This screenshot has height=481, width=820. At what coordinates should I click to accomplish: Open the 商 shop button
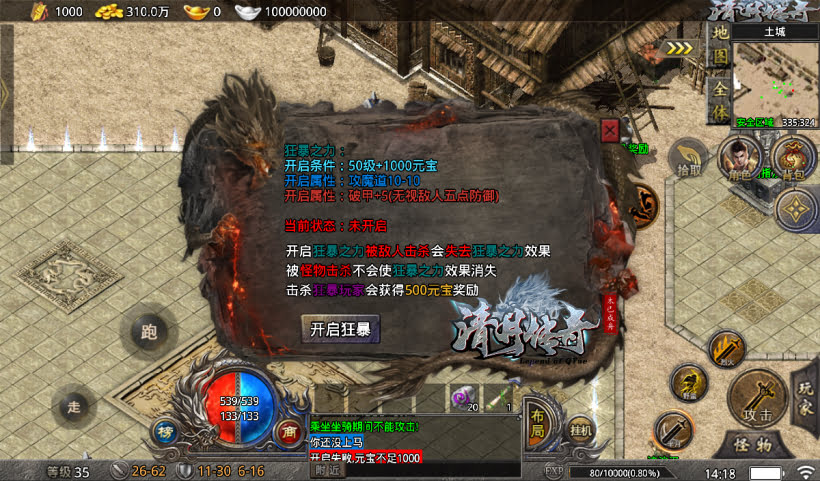[x=286, y=431]
